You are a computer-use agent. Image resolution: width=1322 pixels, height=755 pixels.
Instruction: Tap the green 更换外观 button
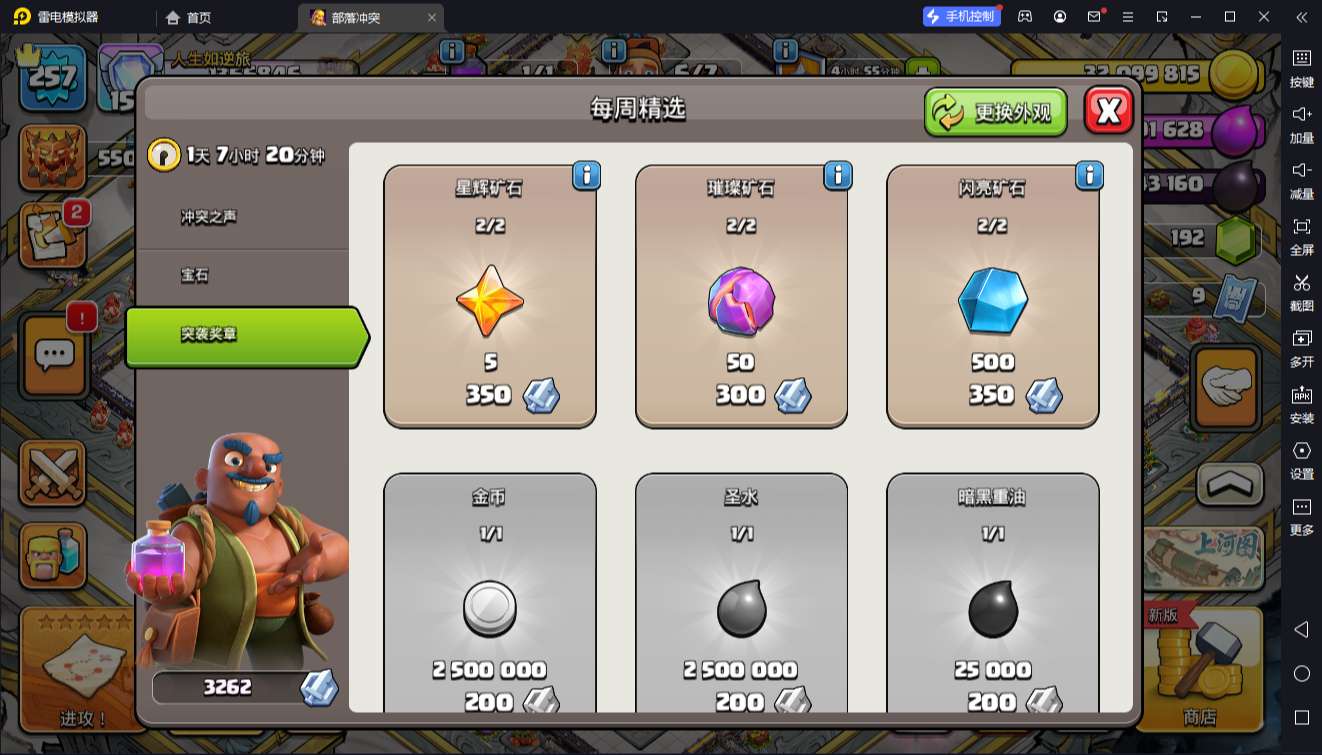click(995, 112)
